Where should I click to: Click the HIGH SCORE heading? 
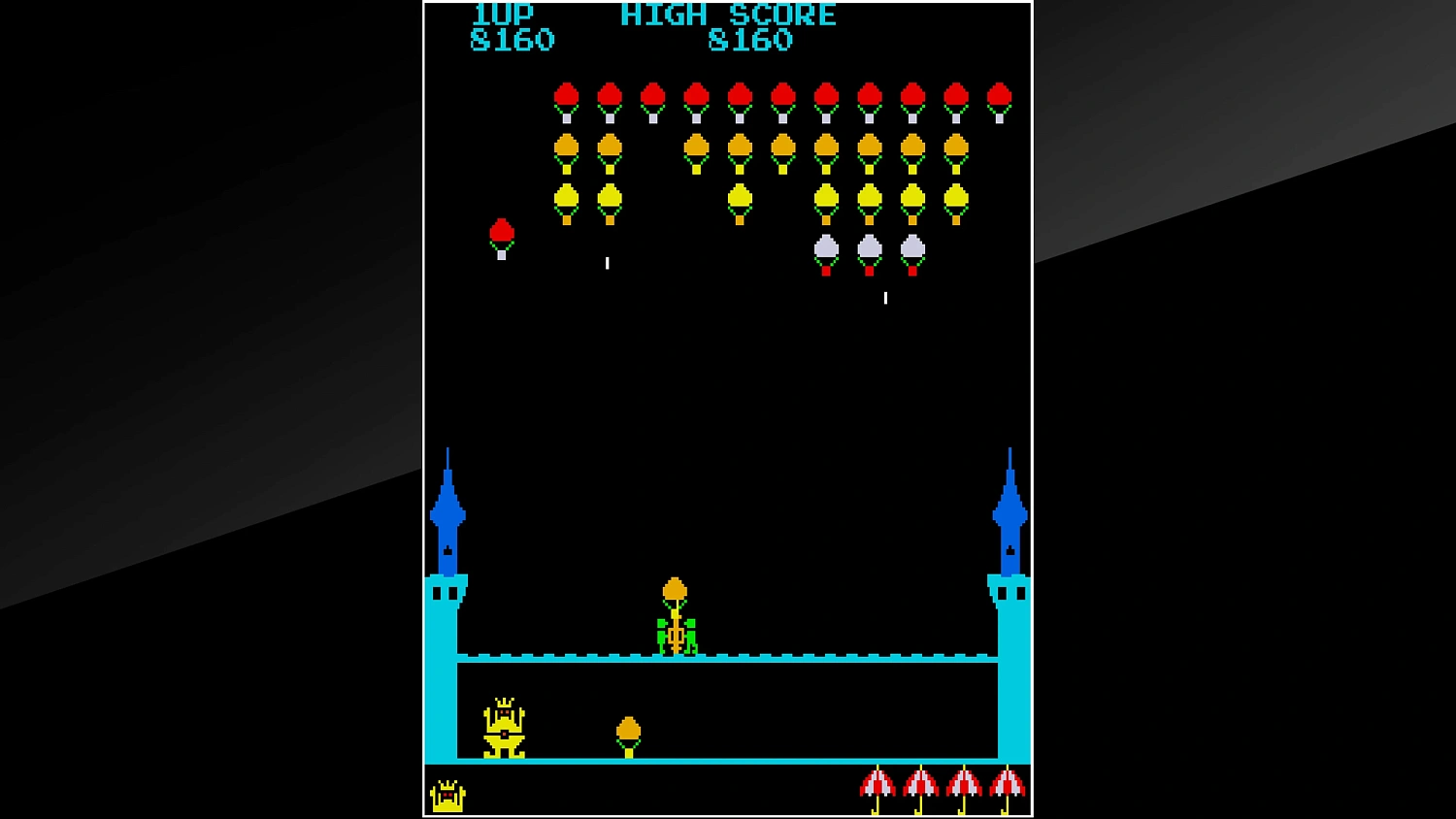tap(727, 14)
